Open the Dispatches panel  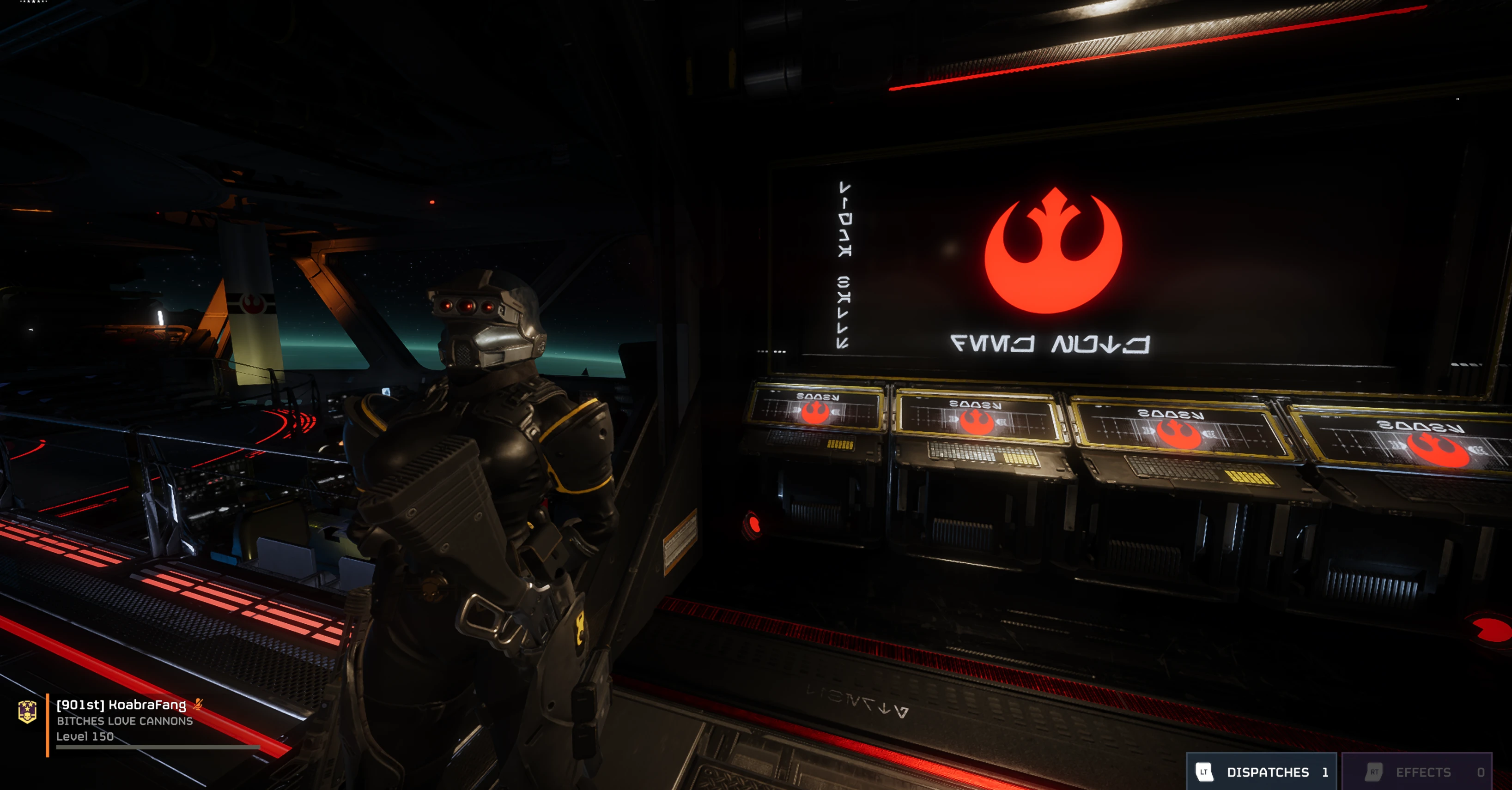1261,772
